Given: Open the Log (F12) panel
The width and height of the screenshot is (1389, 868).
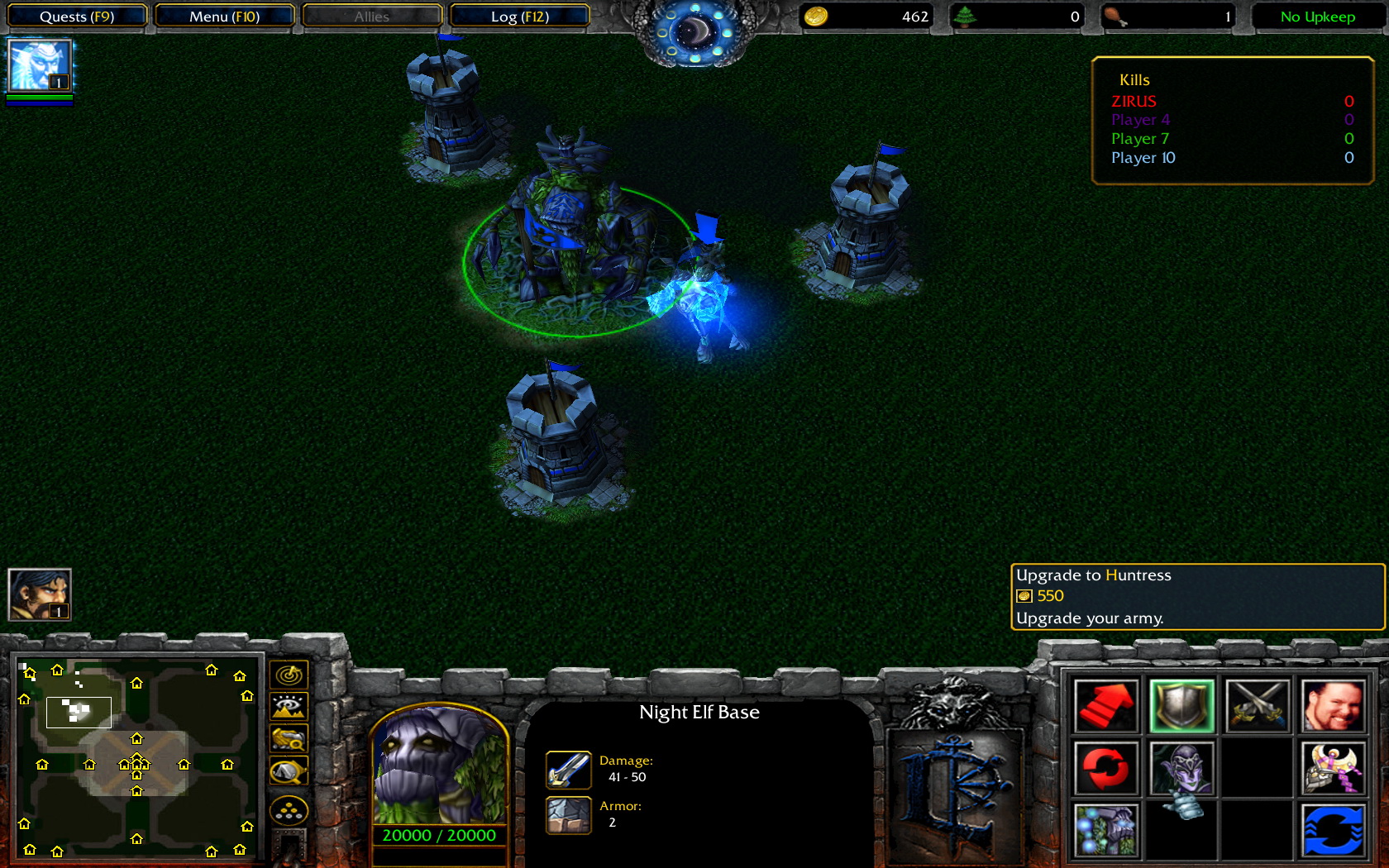Looking at the screenshot, I should point(519,17).
